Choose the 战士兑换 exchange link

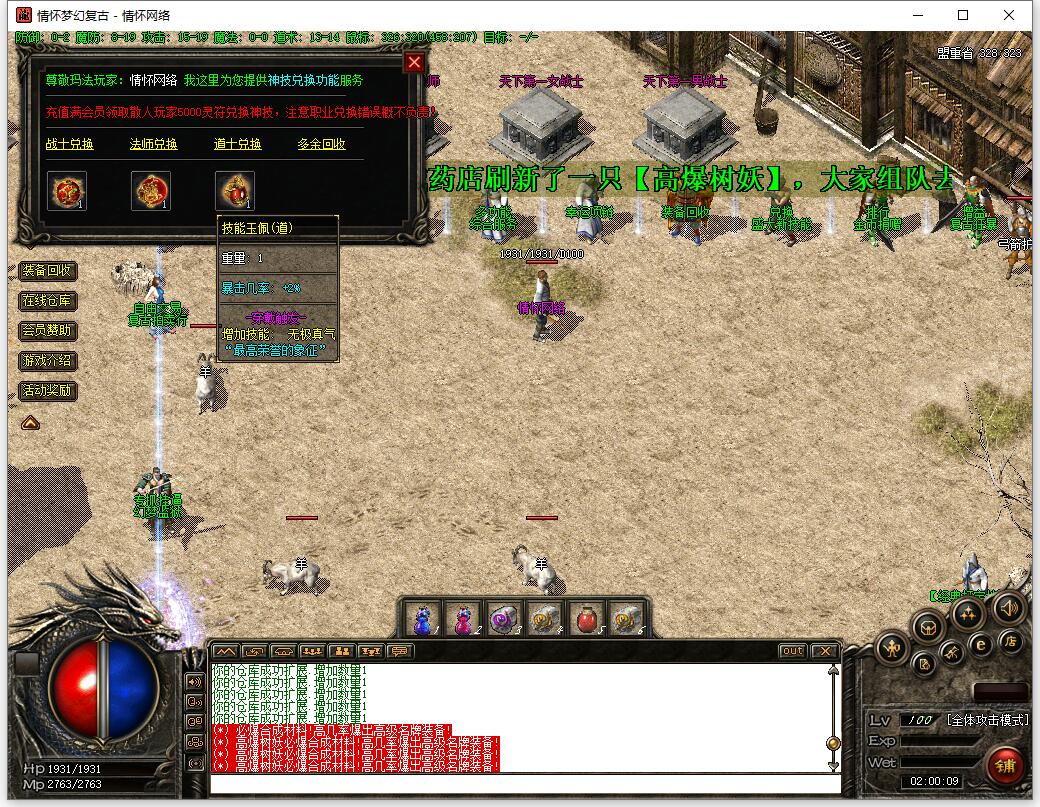[70, 144]
